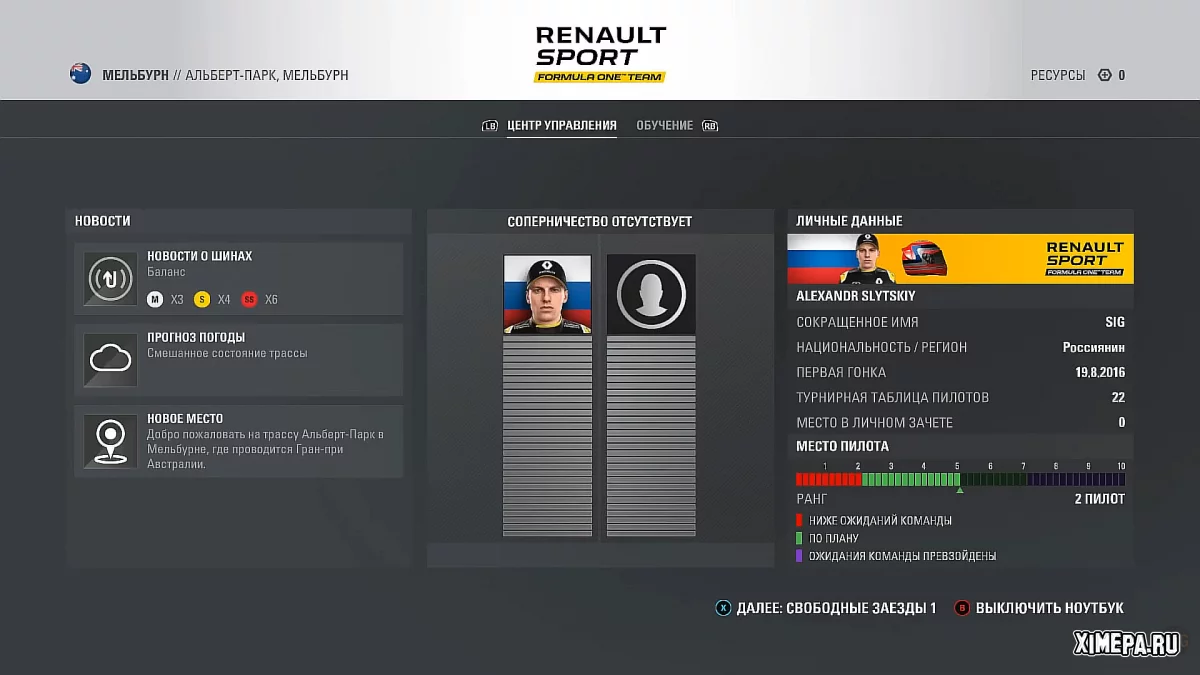
Task: Switch to the Центр управления tab
Action: (561, 126)
